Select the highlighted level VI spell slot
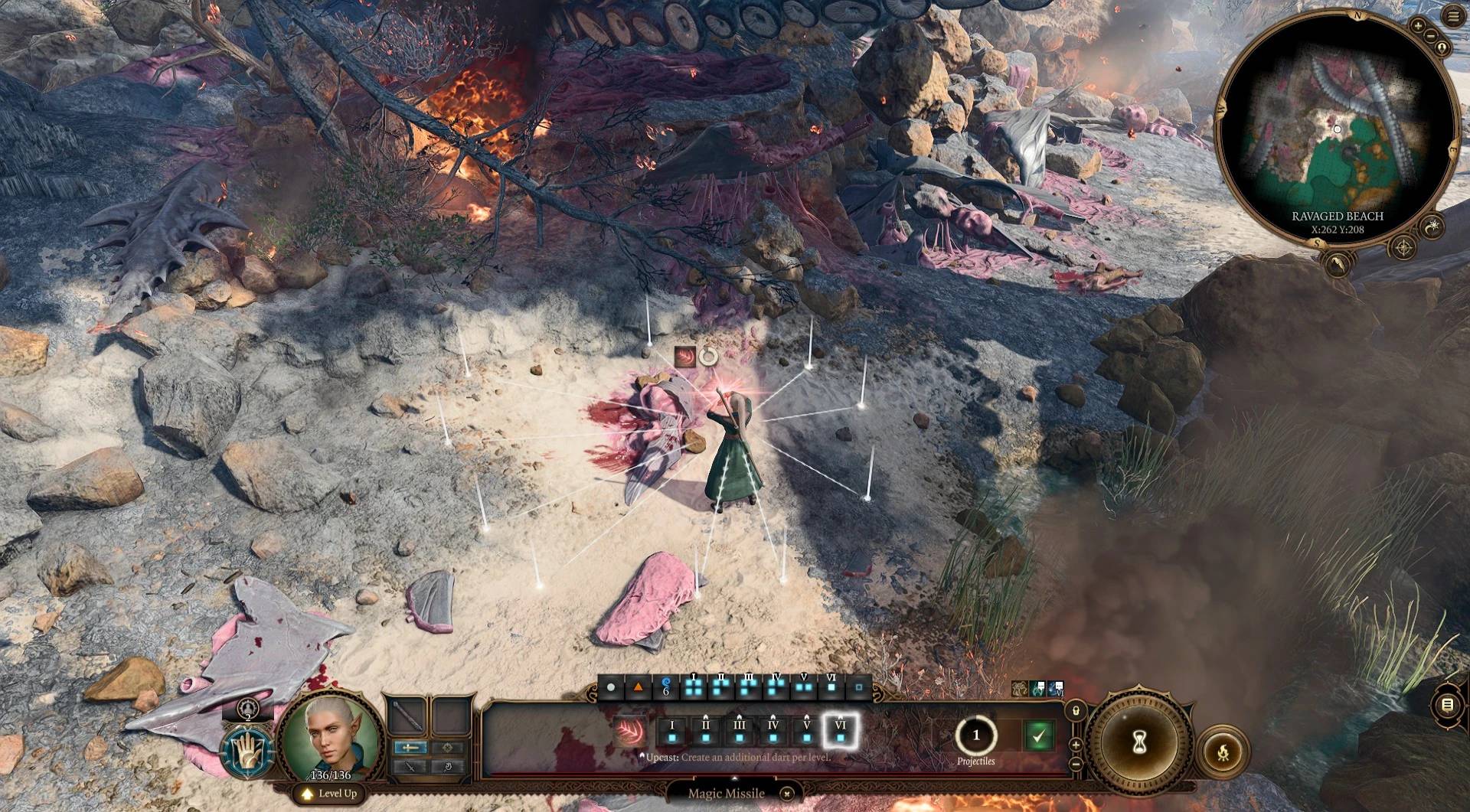The width and height of the screenshot is (1470, 812). 840,732
